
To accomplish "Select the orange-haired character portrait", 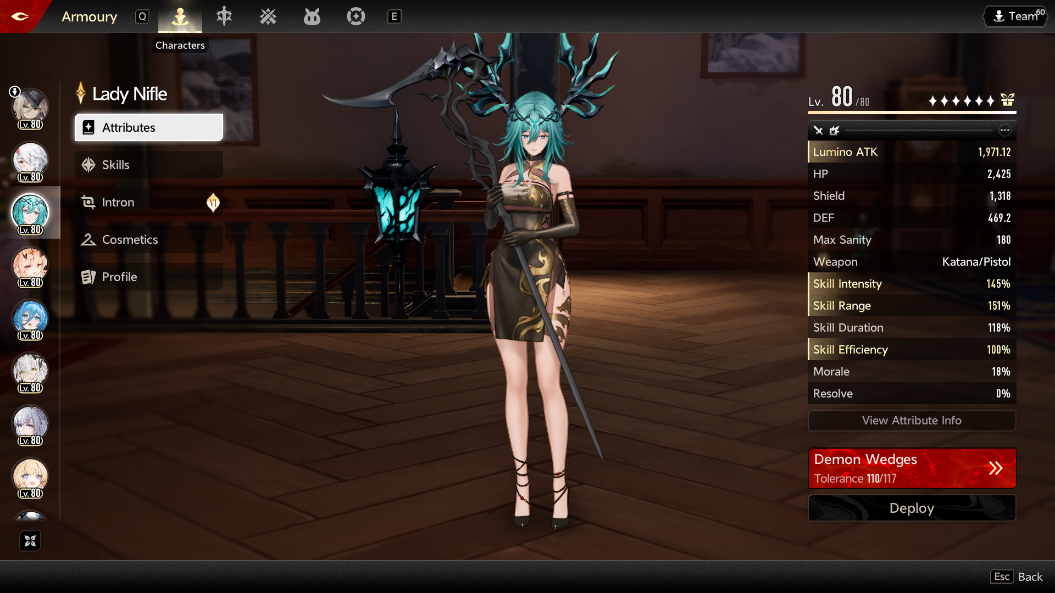I will click(30, 266).
